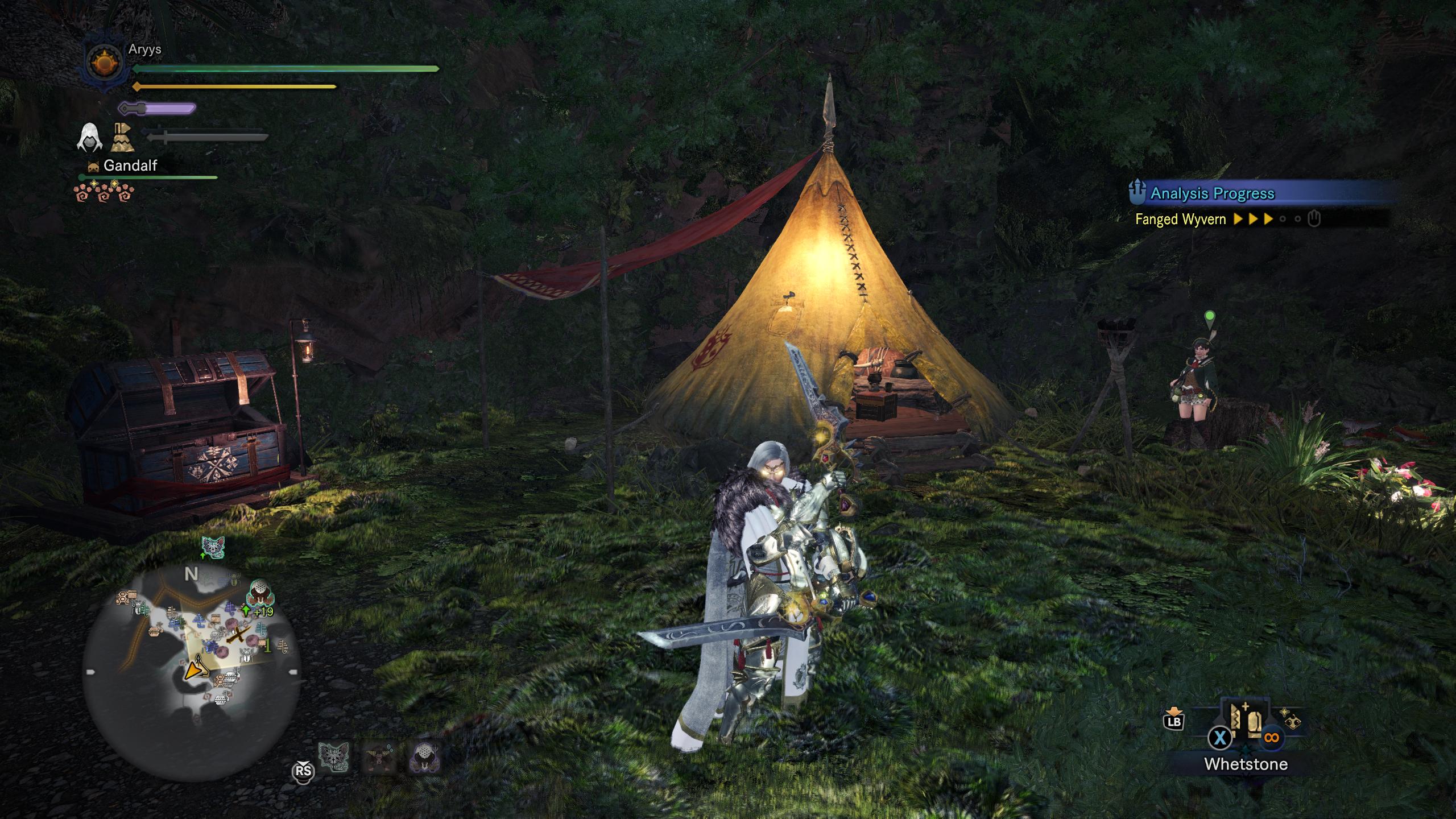The width and height of the screenshot is (1456, 819).
Task: Click the teal monster icon above the minimap
Action: coord(214,548)
